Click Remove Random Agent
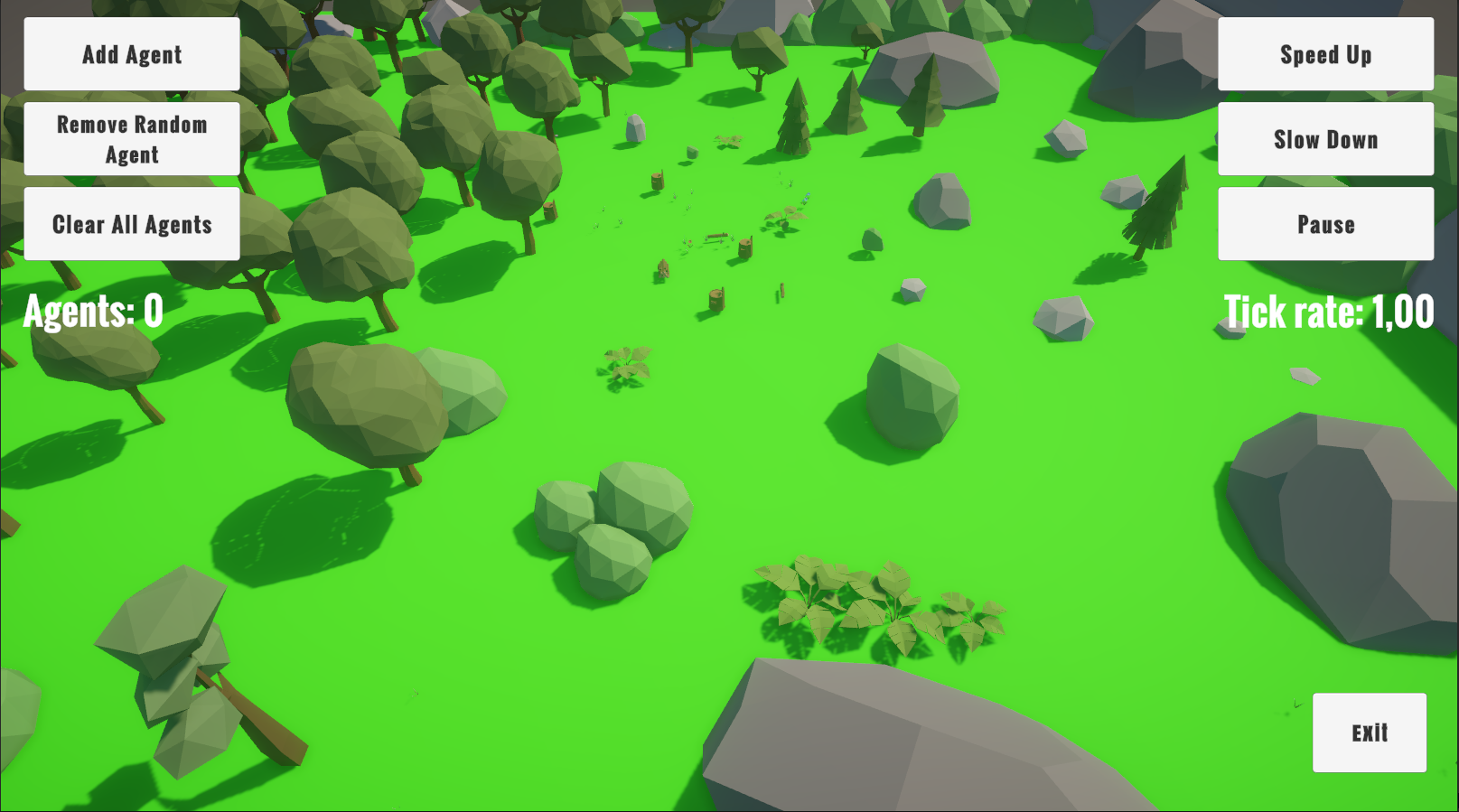Screen dimensions: 1459x812 pyautogui.click(x=131, y=137)
